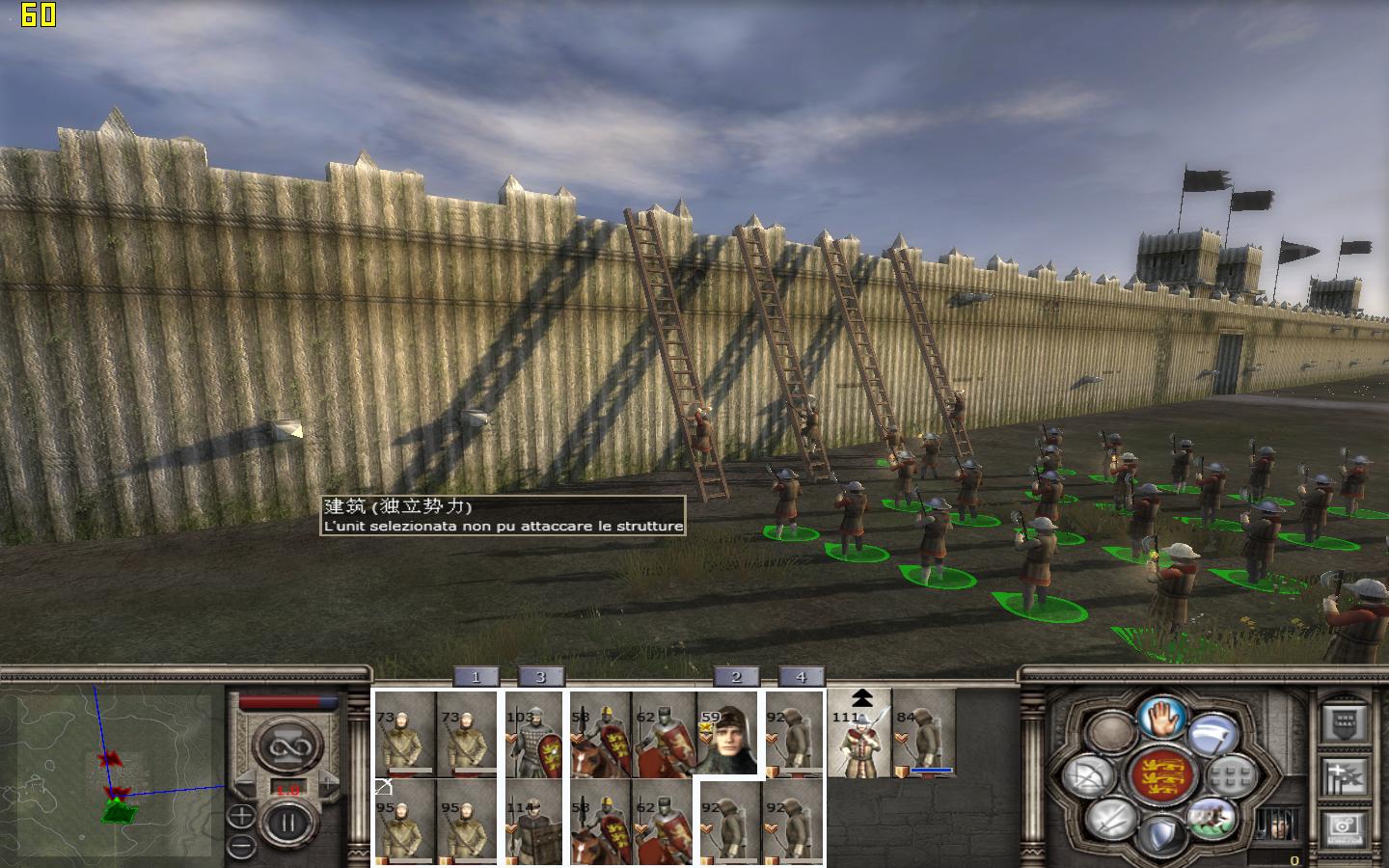This screenshot has height=868, width=1389.
Task: Toggle the withdraw white flag order
Action: click(x=1212, y=736)
